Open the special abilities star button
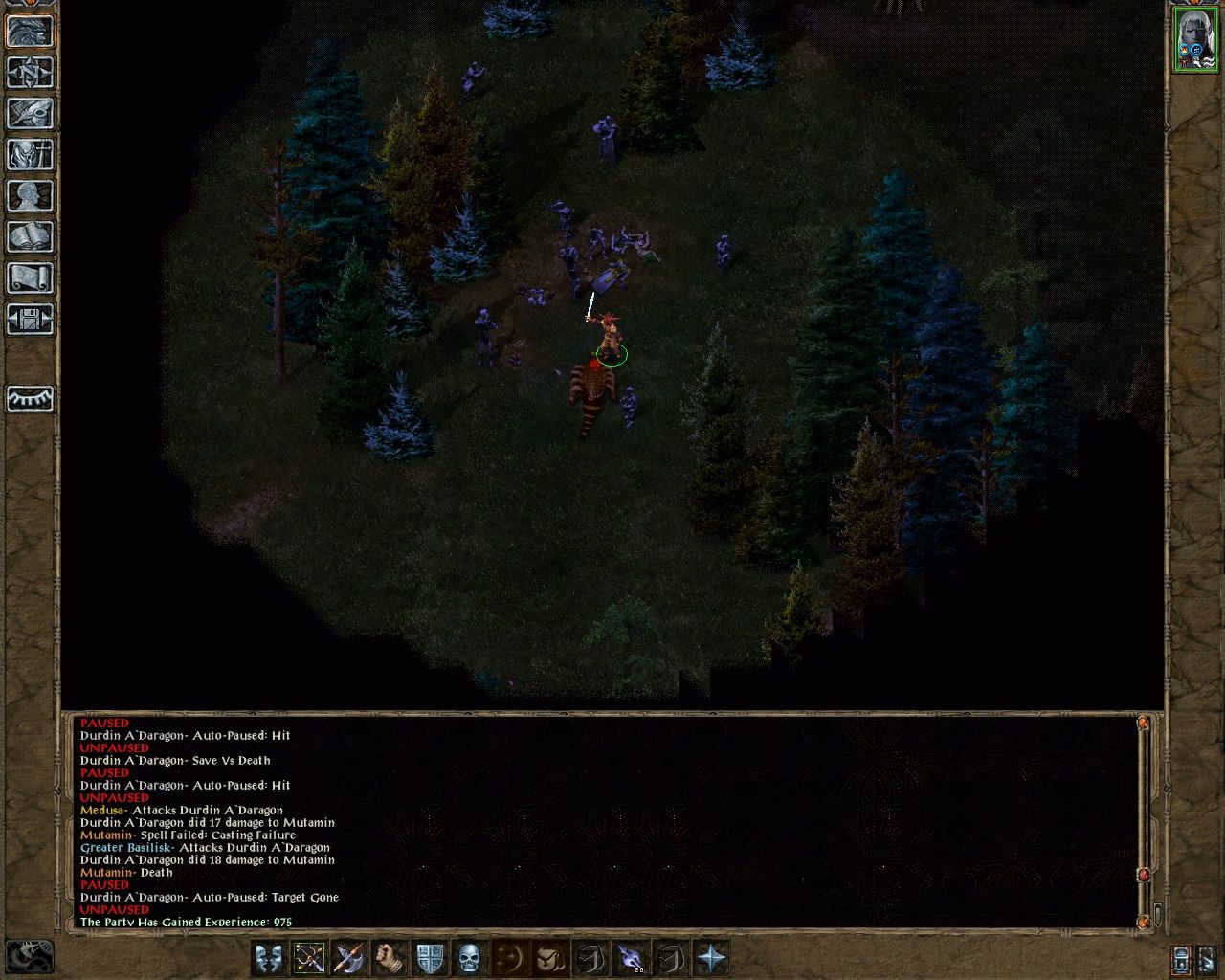 pyautogui.click(x=711, y=957)
